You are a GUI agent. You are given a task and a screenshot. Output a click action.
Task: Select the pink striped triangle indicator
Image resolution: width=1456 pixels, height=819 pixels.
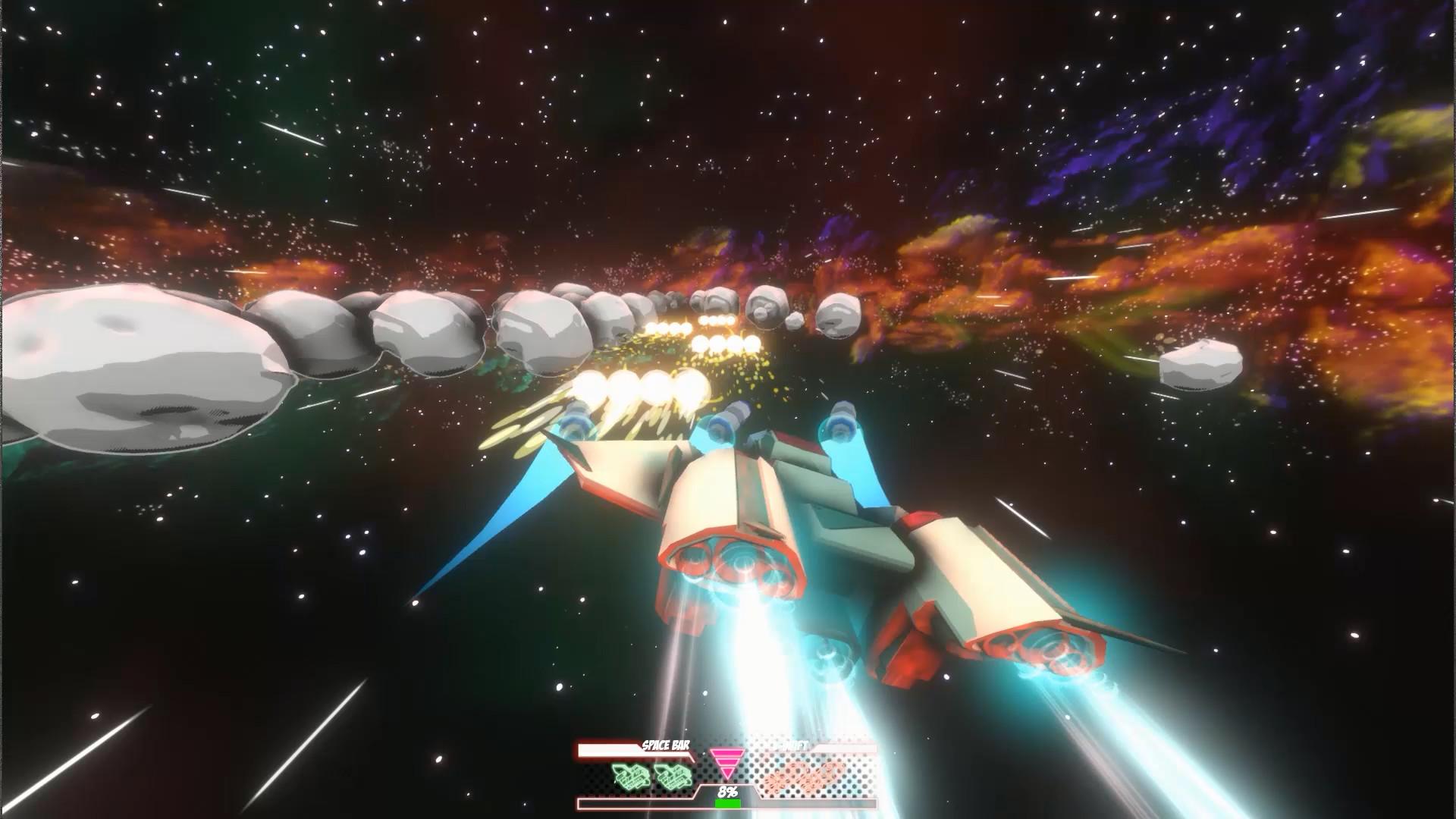(727, 763)
